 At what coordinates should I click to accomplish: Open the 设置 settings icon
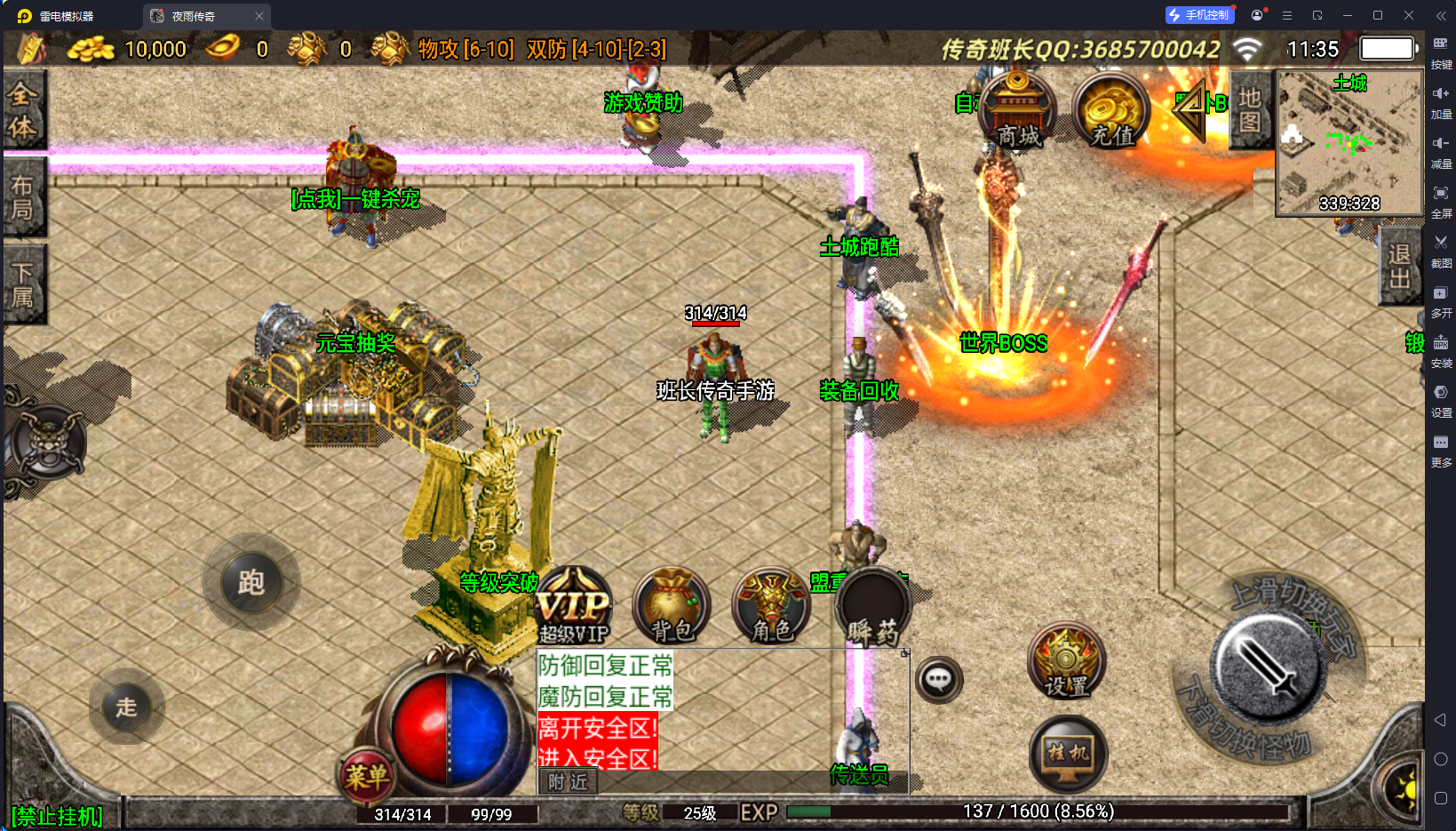pos(1066,663)
